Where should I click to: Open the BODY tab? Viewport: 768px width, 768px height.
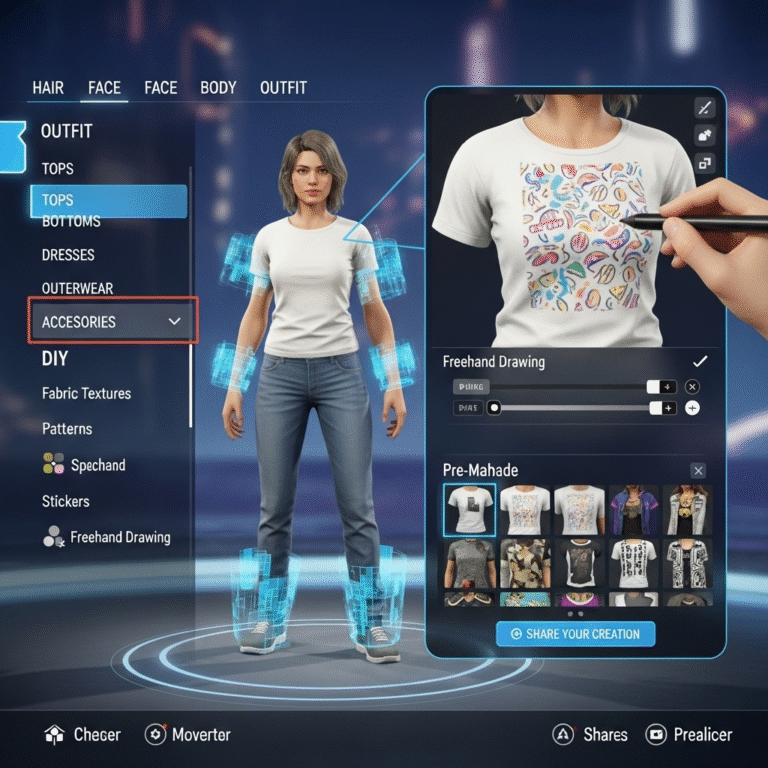click(x=218, y=88)
